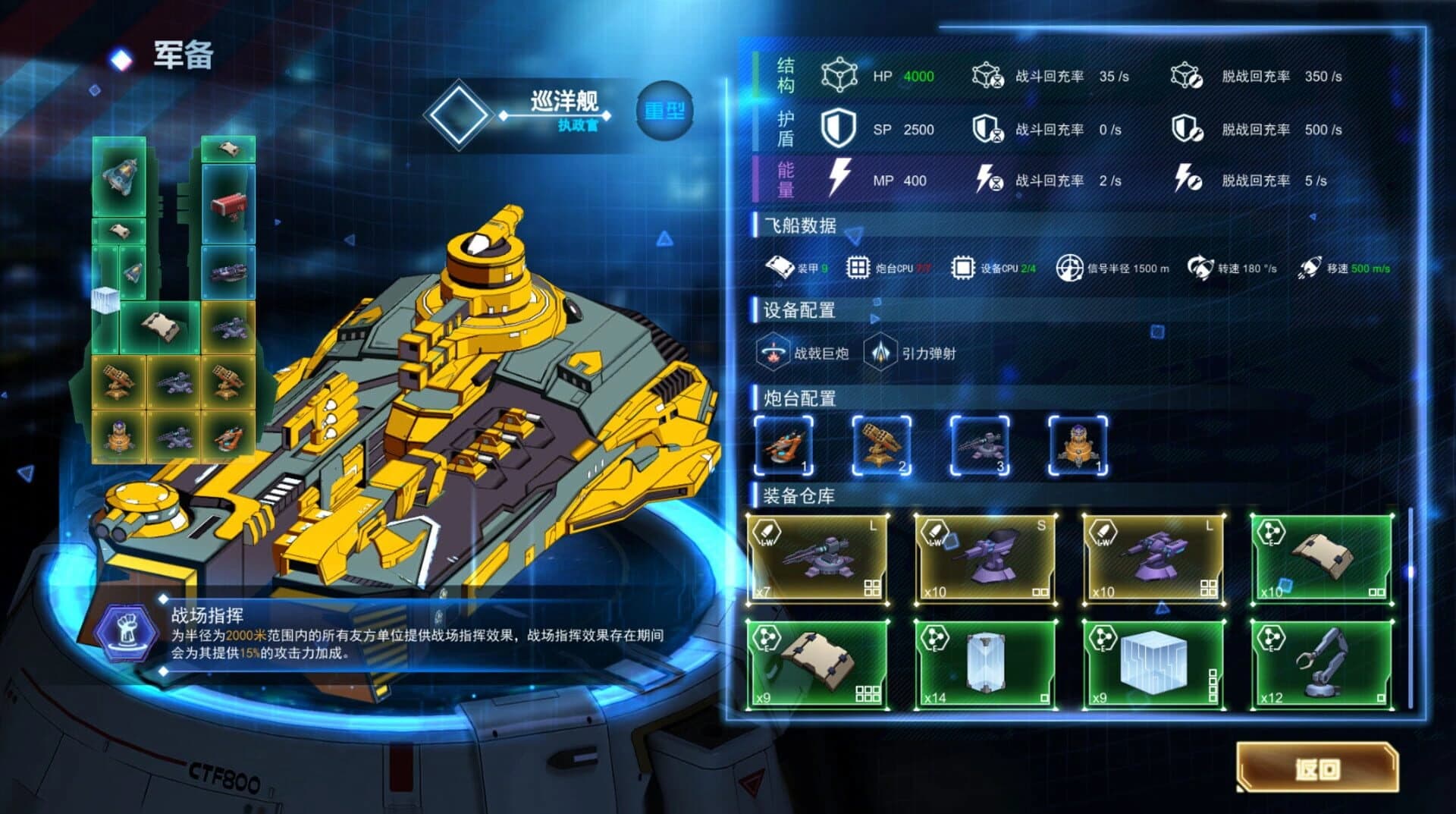This screenshot has height=814, width=1456.
Task: Click the warehouse list scrollbar
Action: (x=1410, y=572)
